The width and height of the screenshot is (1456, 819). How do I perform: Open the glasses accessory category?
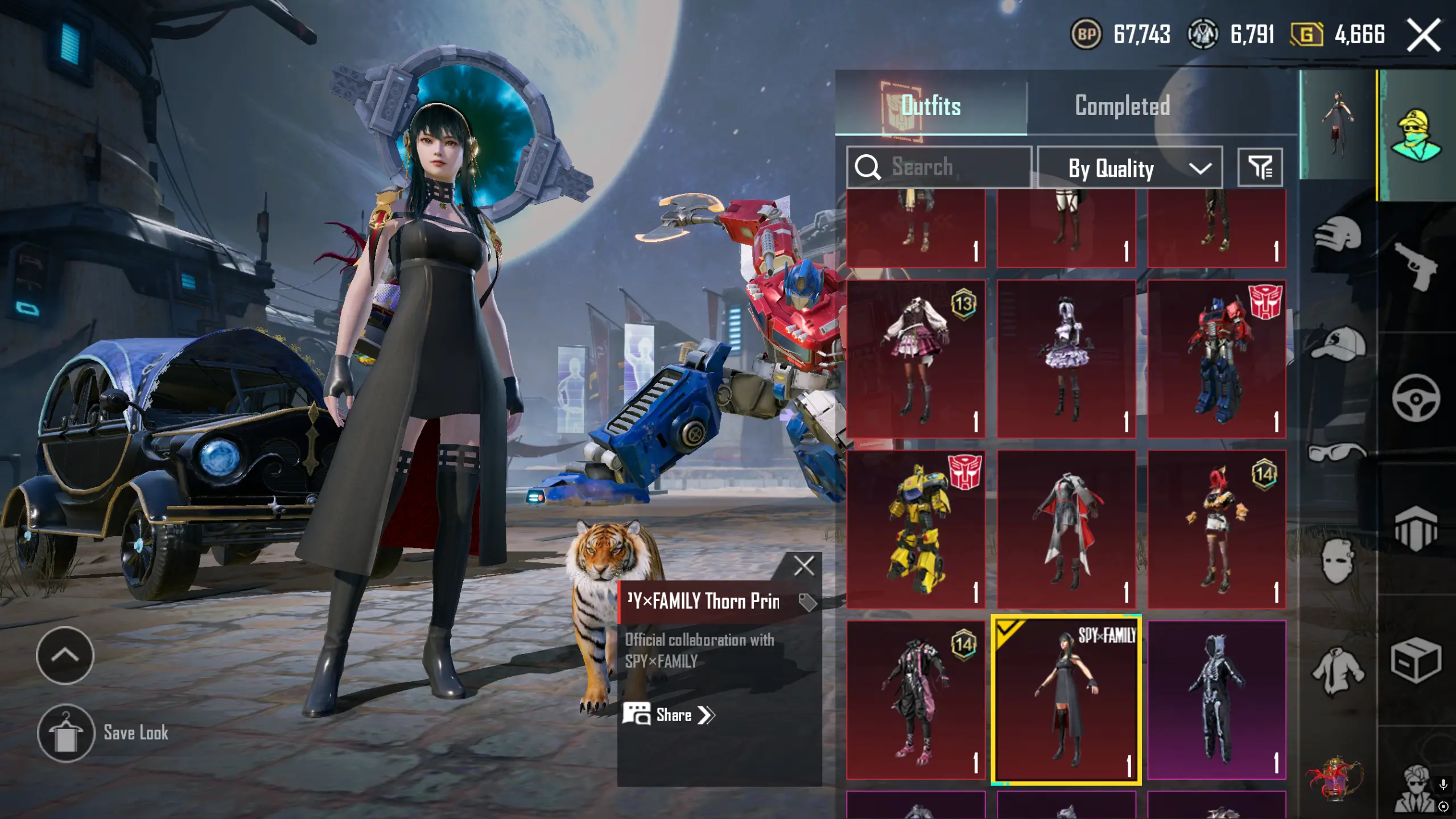tap(1338, 453)
